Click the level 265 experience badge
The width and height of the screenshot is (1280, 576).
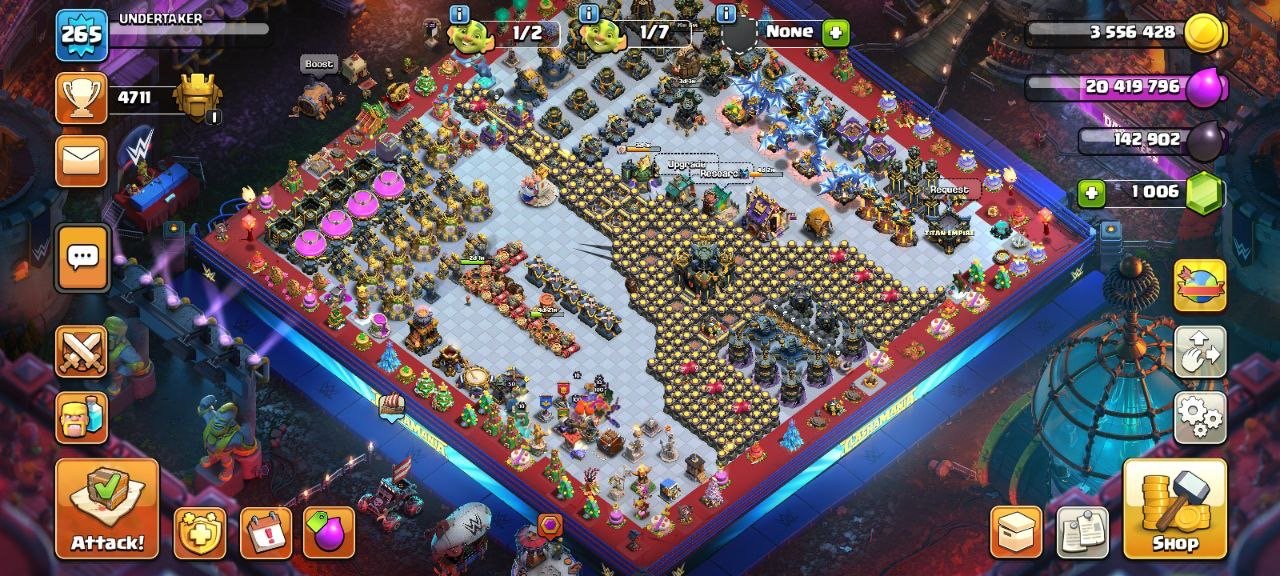coord(81,35)
